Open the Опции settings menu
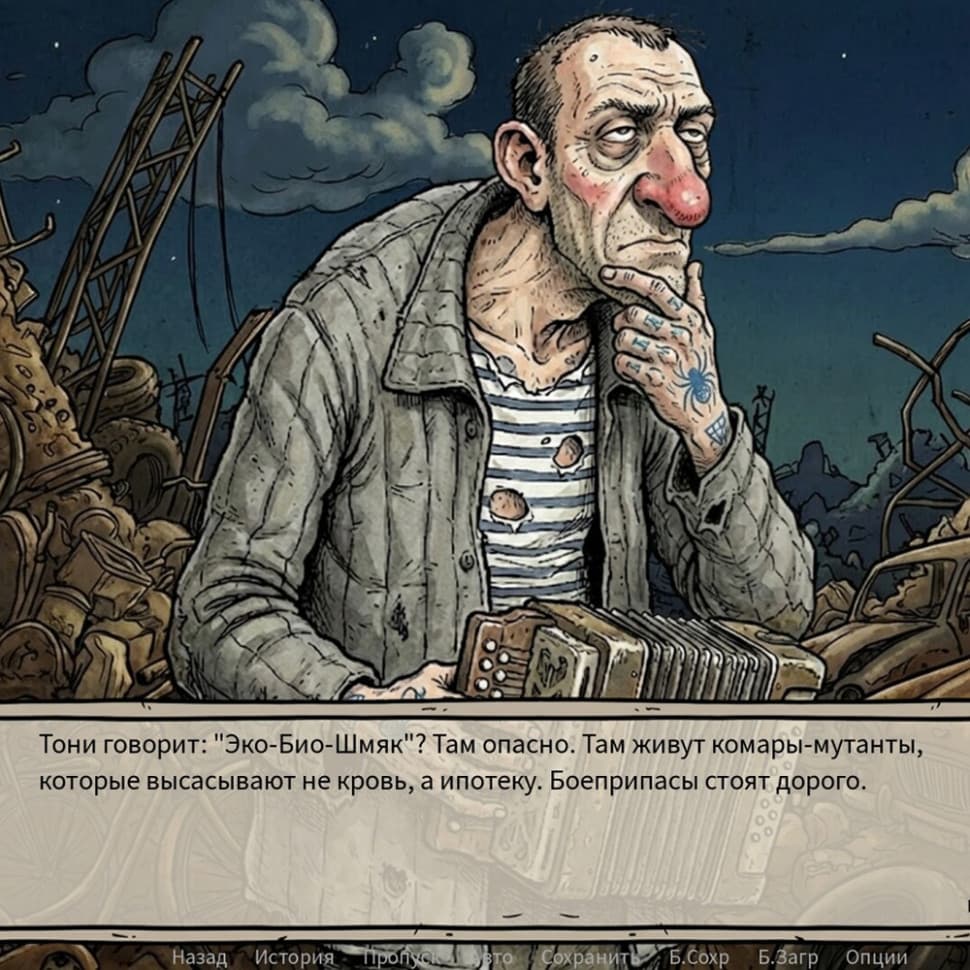Image resolution: width=970 pixels, height=970 pixels. (x=877, y=957)
